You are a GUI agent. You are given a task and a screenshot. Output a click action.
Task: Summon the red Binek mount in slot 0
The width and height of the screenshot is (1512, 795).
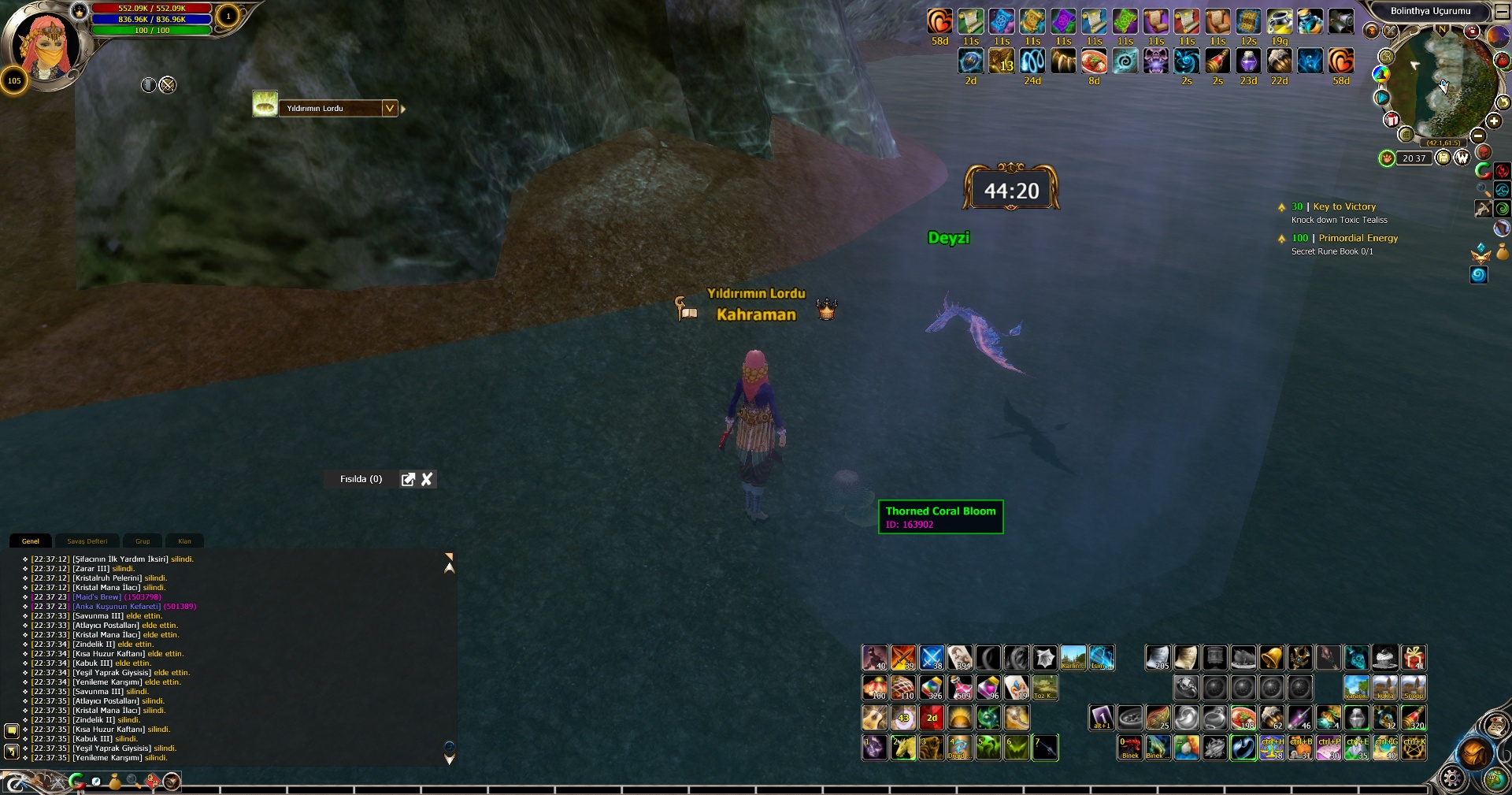click(1130, 747)
